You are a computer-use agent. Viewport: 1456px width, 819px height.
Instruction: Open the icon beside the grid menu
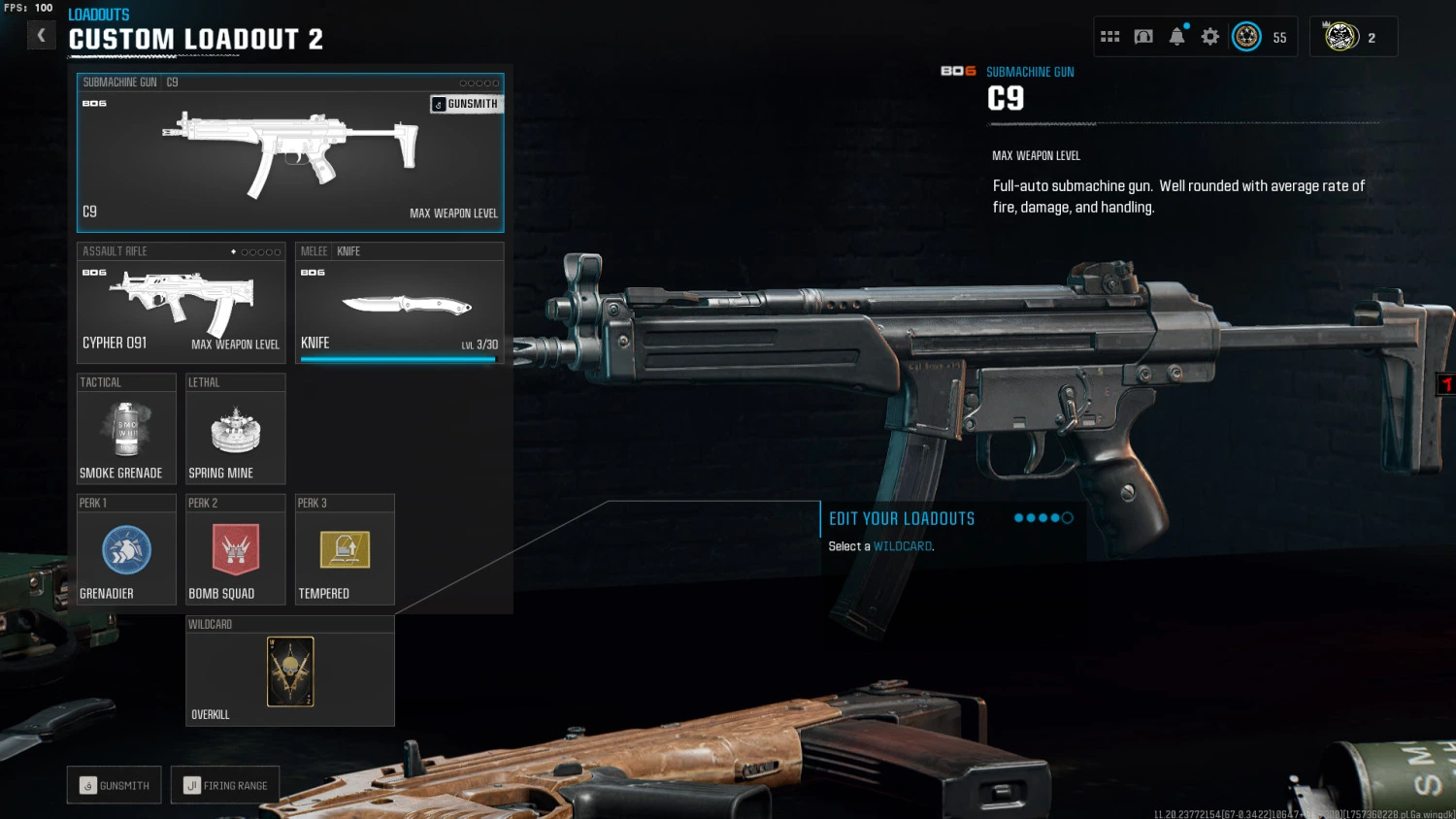1143,37
